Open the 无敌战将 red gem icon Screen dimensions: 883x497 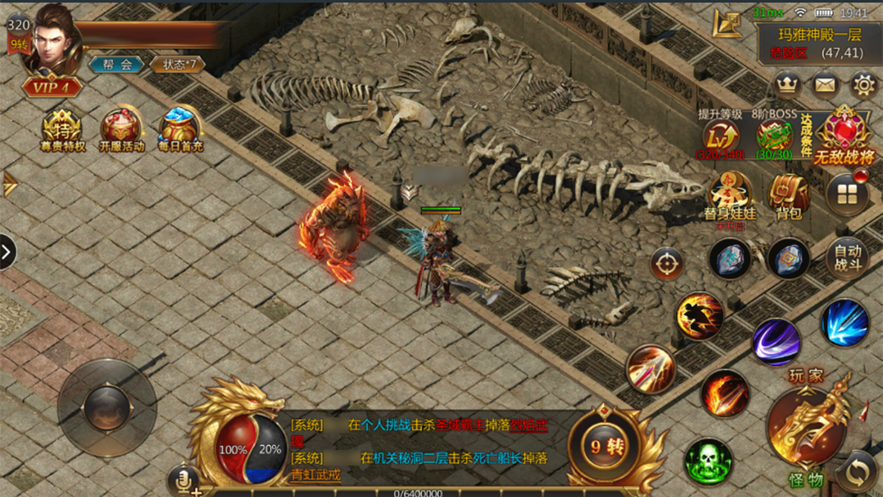click(x=845, y=137)
